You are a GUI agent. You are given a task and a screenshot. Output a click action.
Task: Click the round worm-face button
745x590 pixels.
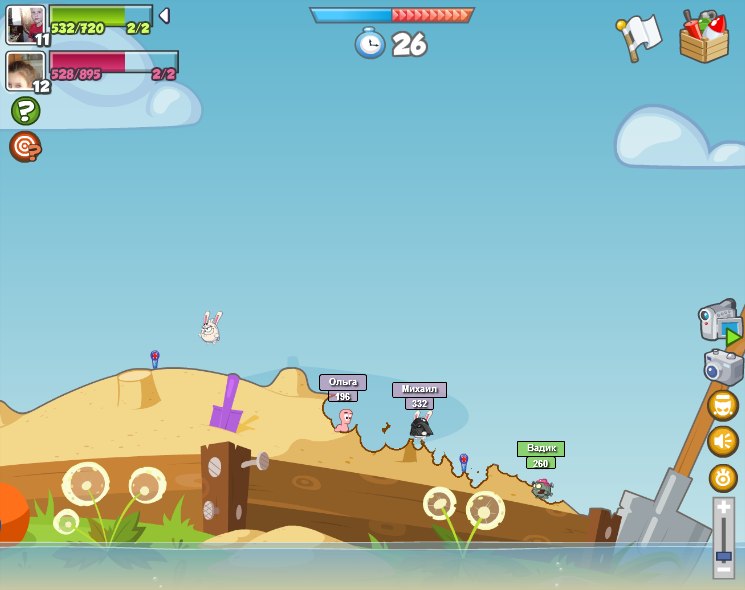[x=723, y=405]
